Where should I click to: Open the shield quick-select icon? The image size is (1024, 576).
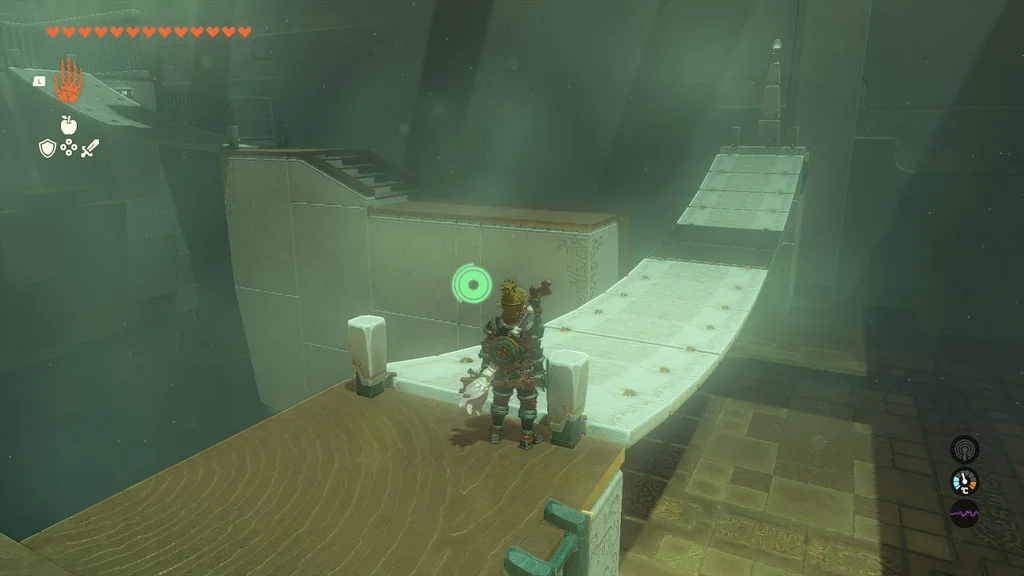click(x=47, y=148)
